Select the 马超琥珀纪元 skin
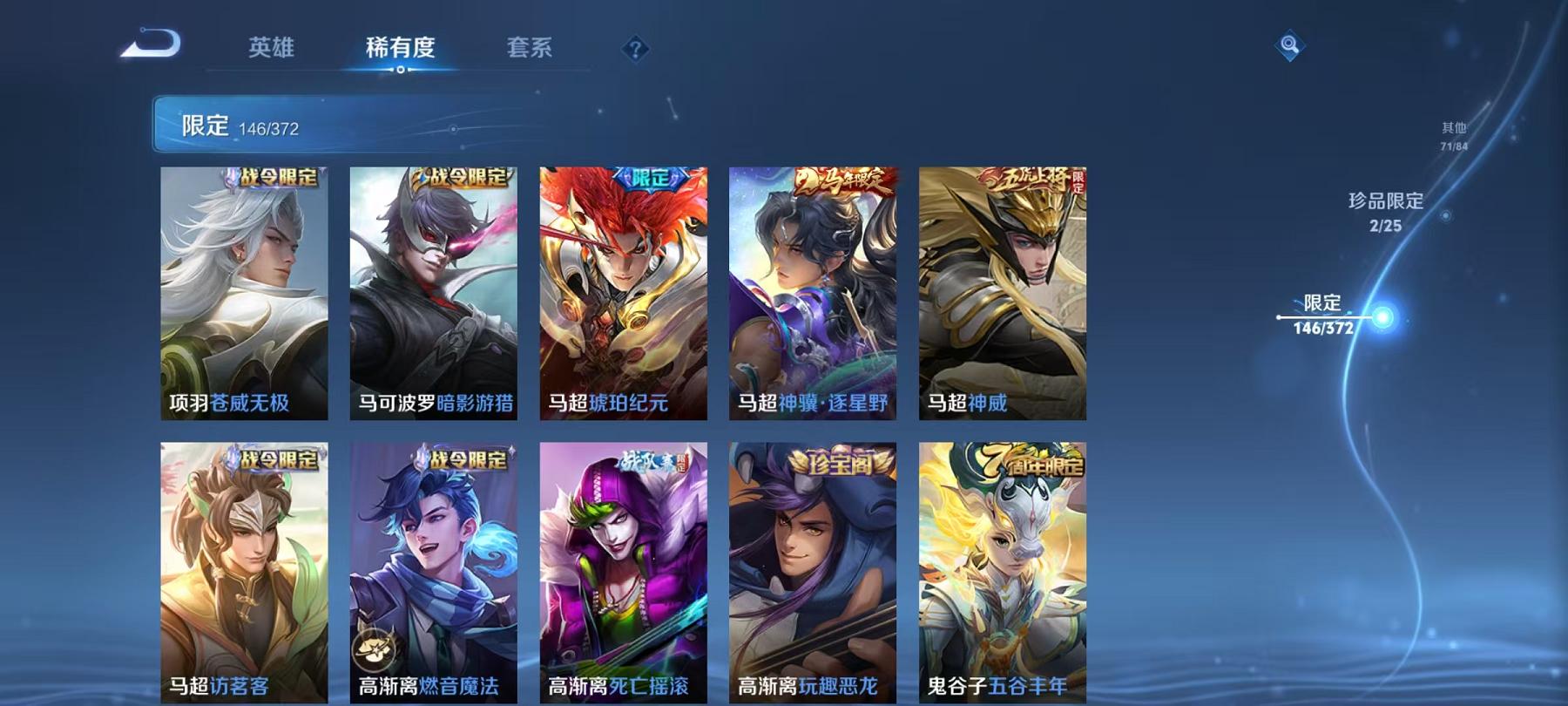 pyautogui.click(x=624, y=296)
